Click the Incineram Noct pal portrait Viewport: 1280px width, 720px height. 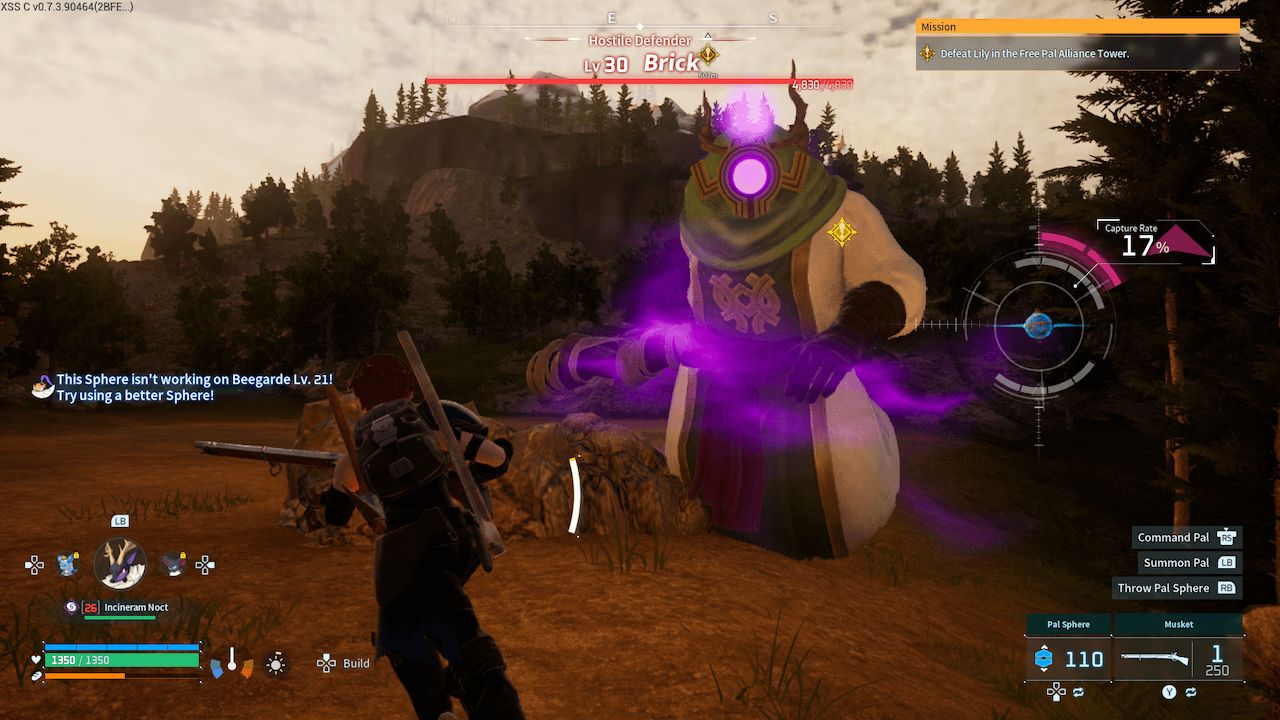120,563
